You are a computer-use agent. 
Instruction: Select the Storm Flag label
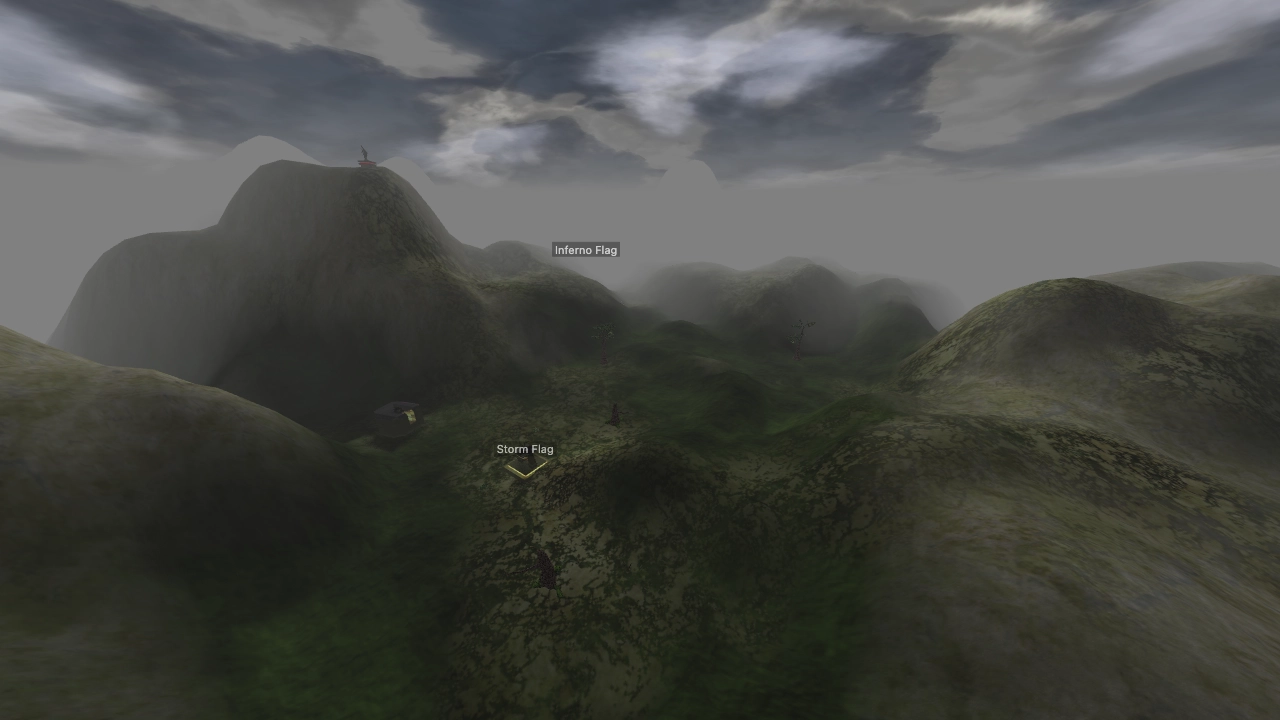[525, 449]
